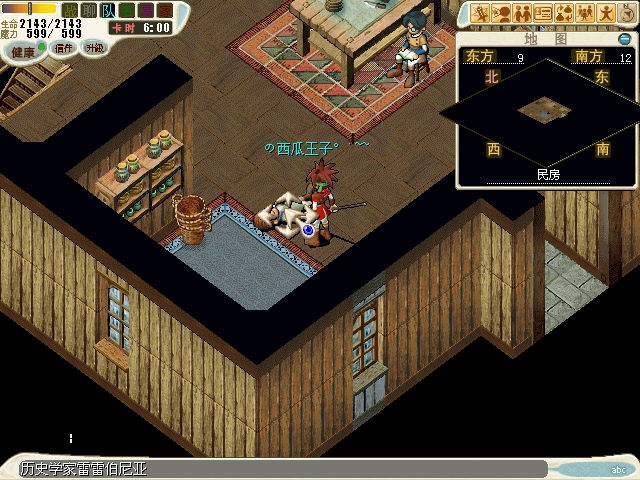Click the two-people team icon
This screenshot has height=480, width=640.
(522, 14)
